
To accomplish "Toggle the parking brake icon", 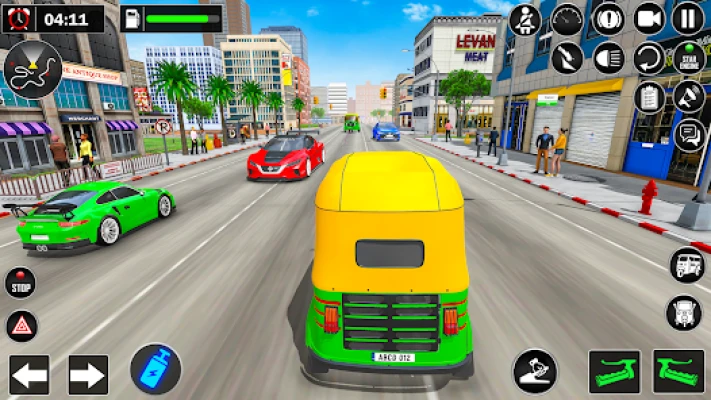I will point(608,18).
